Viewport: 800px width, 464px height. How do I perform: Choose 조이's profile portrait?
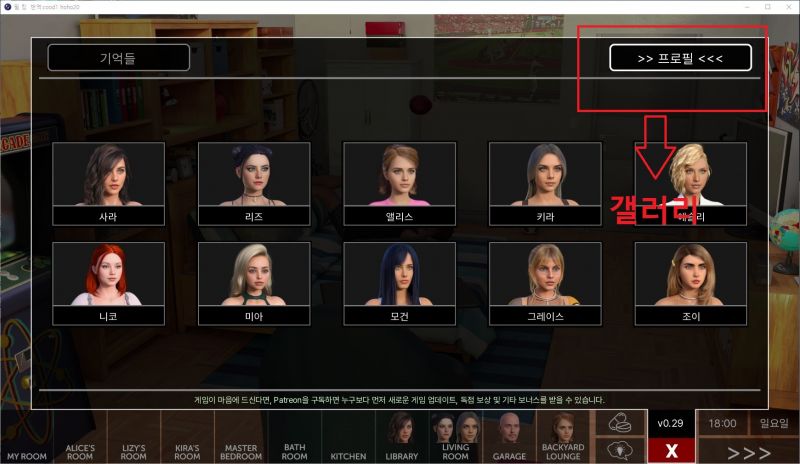690,283
